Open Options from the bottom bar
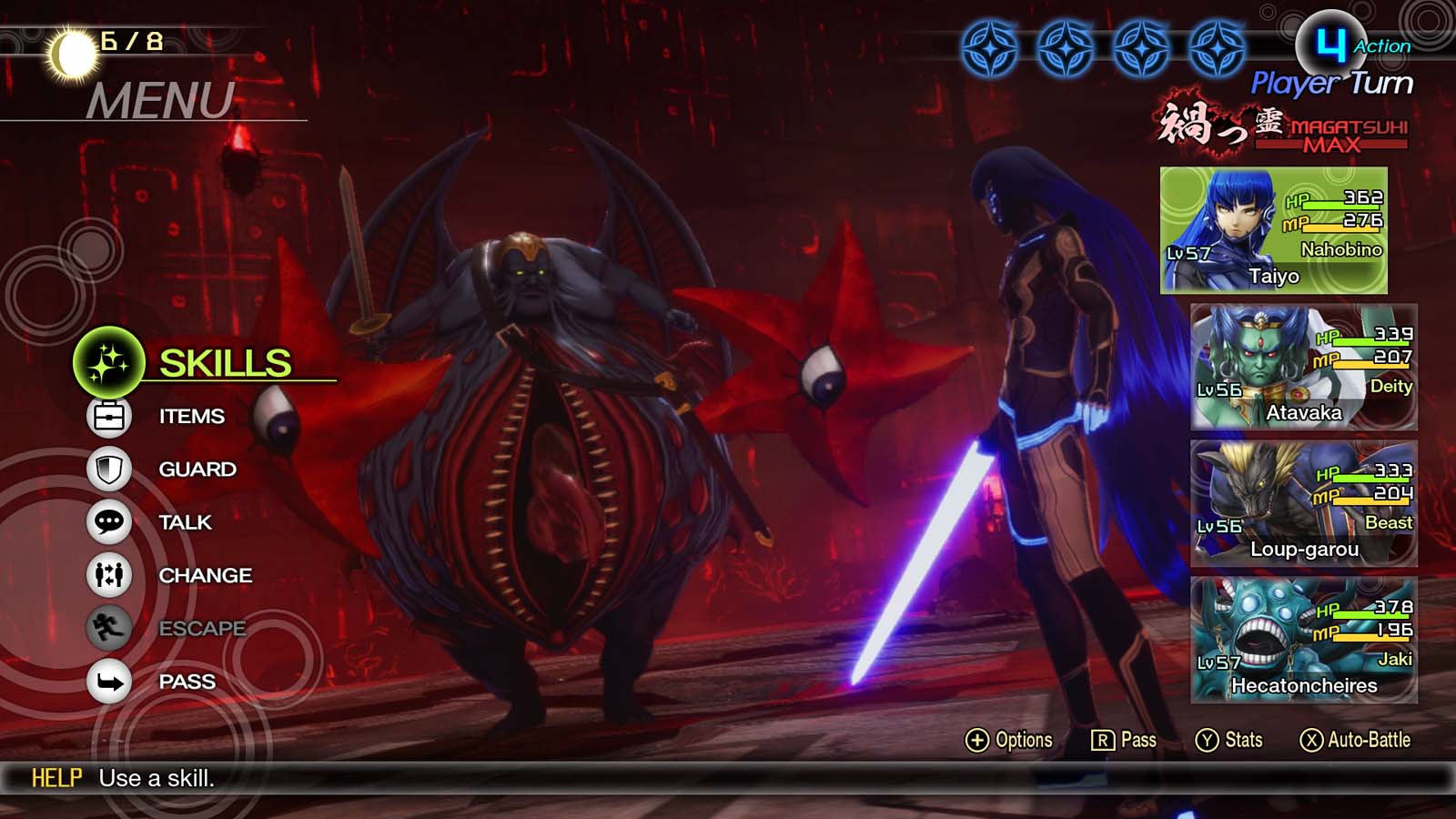This screenshot has height=819, width=1456. pyautogui.click(x=1006, y=740)
